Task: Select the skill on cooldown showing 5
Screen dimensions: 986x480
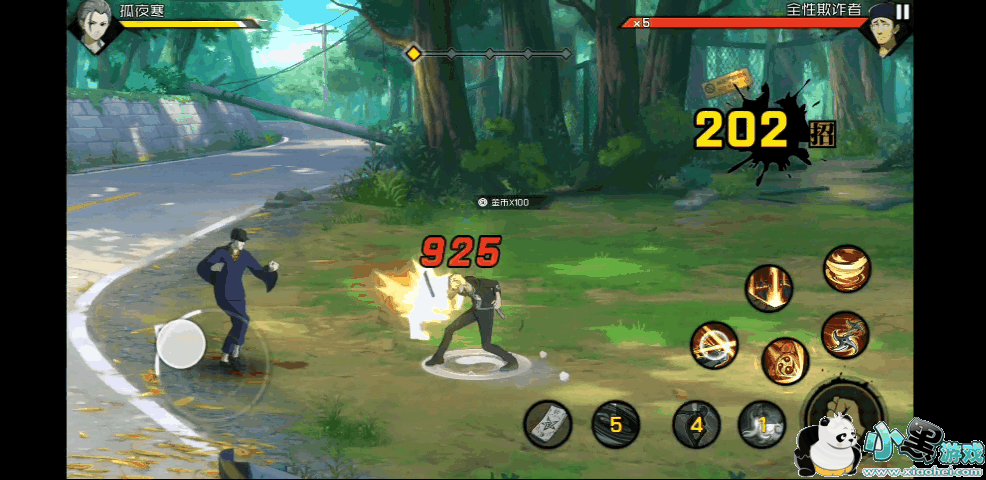Action: click(x=615, y=424)
